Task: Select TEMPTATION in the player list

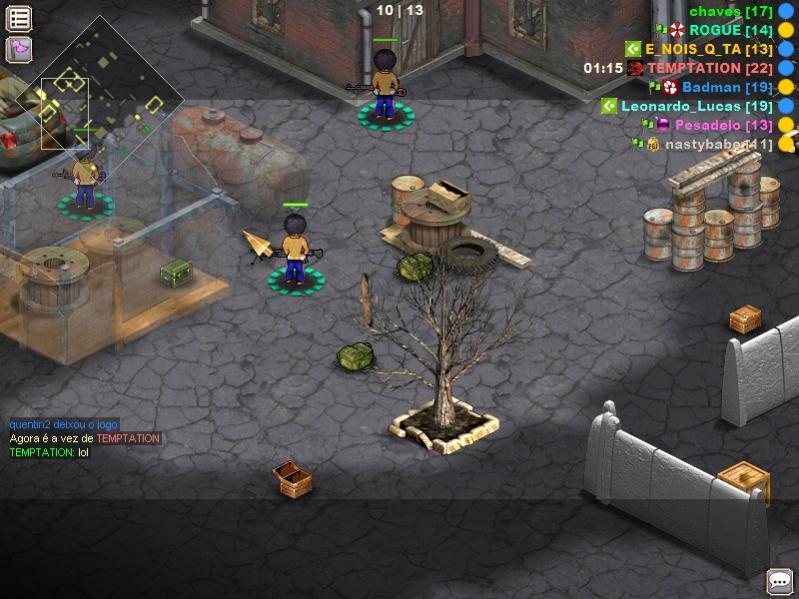Action: click(709, 68)
